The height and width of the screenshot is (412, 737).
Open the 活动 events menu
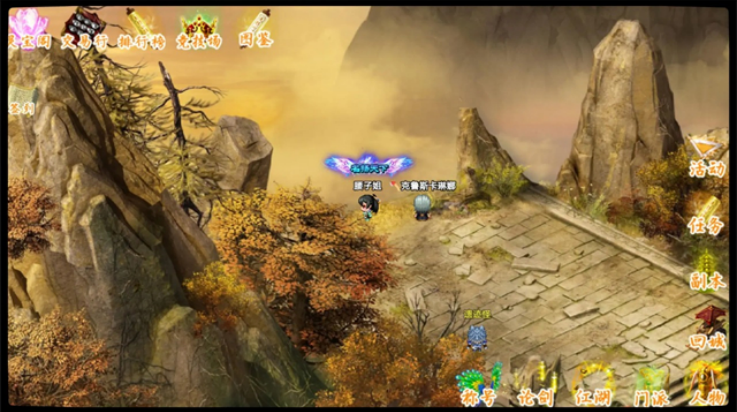pyautogui.click(x=707, y=156)
